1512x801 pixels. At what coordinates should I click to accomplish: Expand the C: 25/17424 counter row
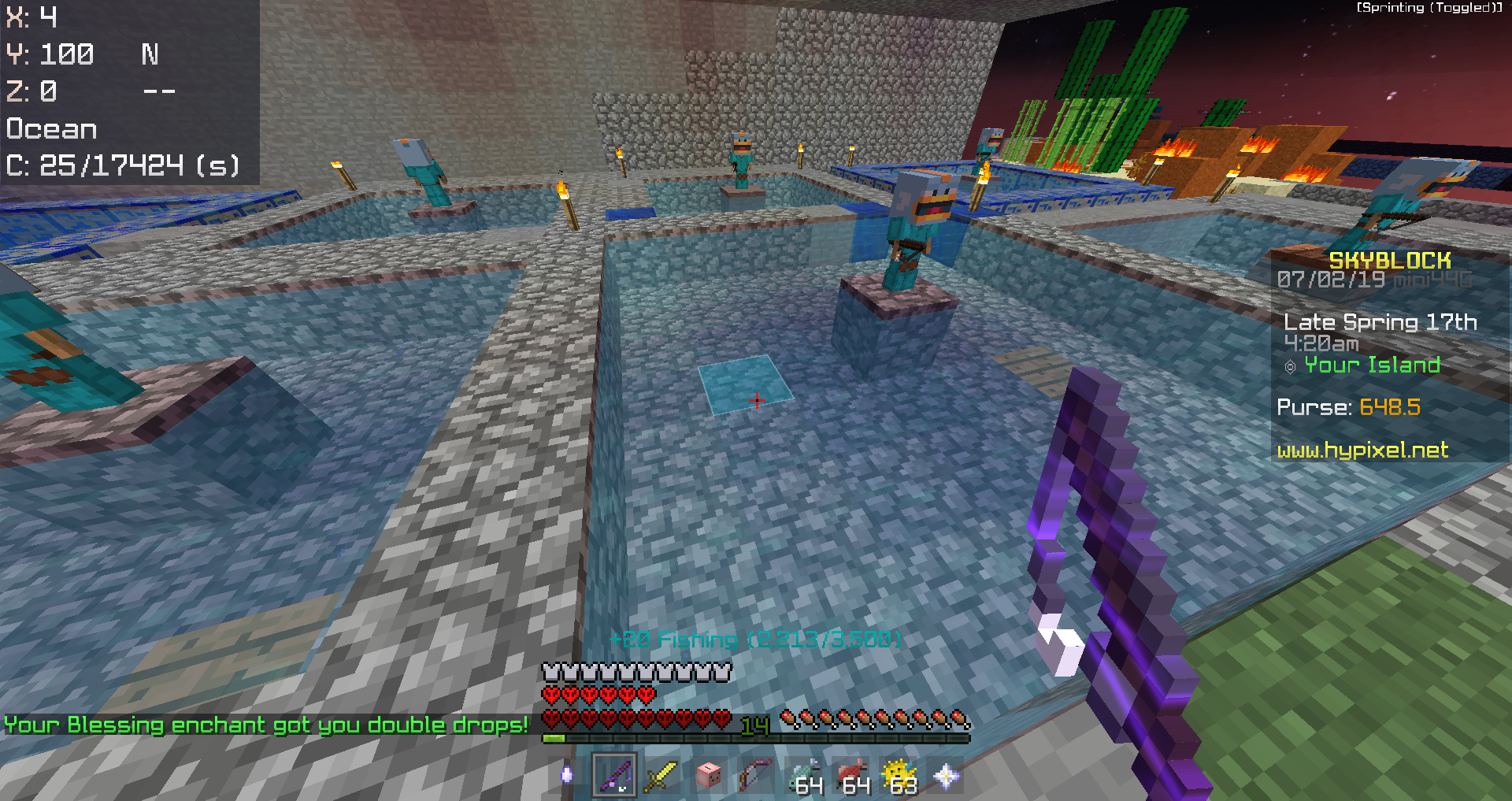pos(122,165)
